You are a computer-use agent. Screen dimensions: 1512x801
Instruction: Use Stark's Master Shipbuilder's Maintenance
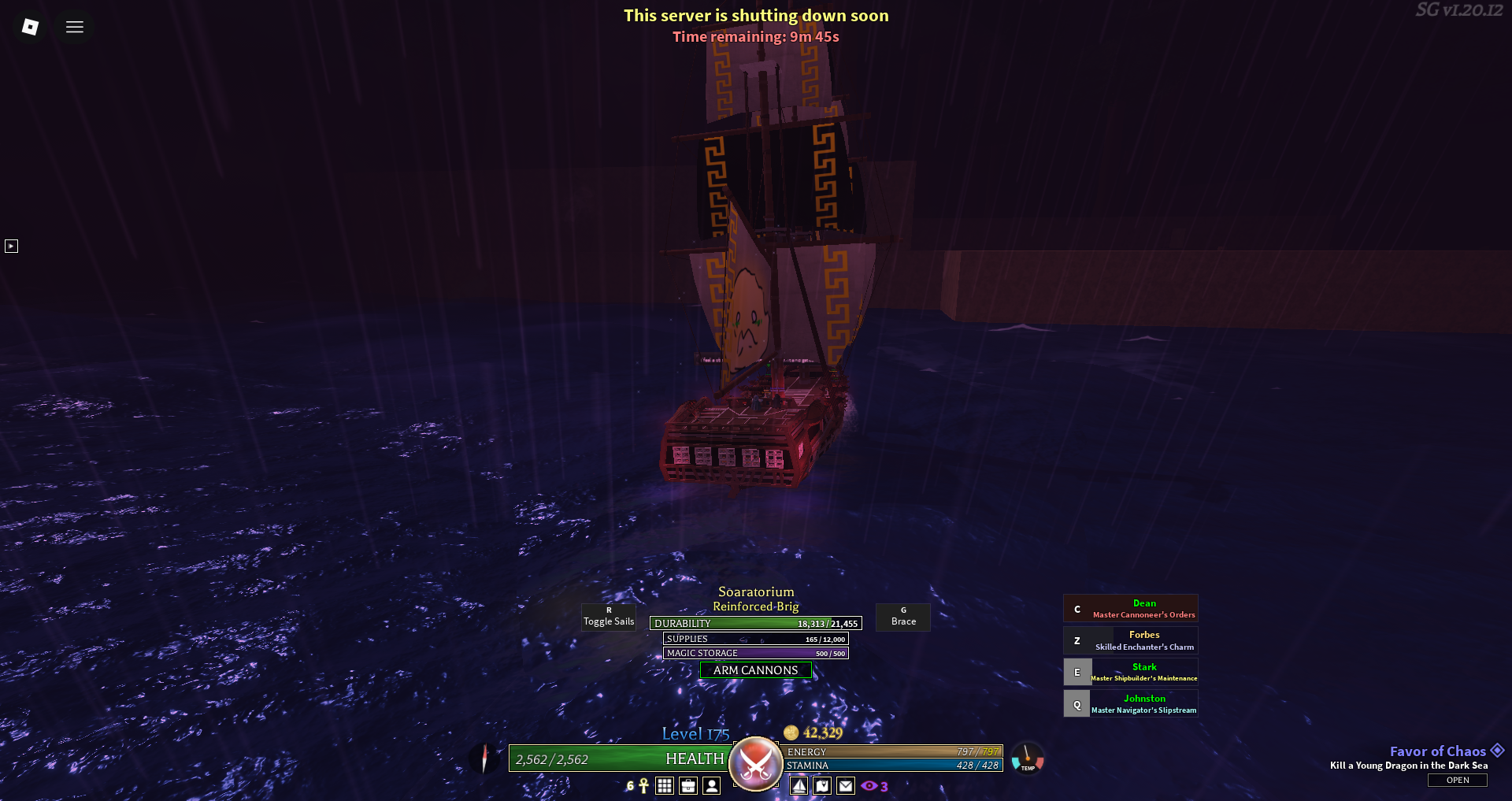pos(1130,672)
